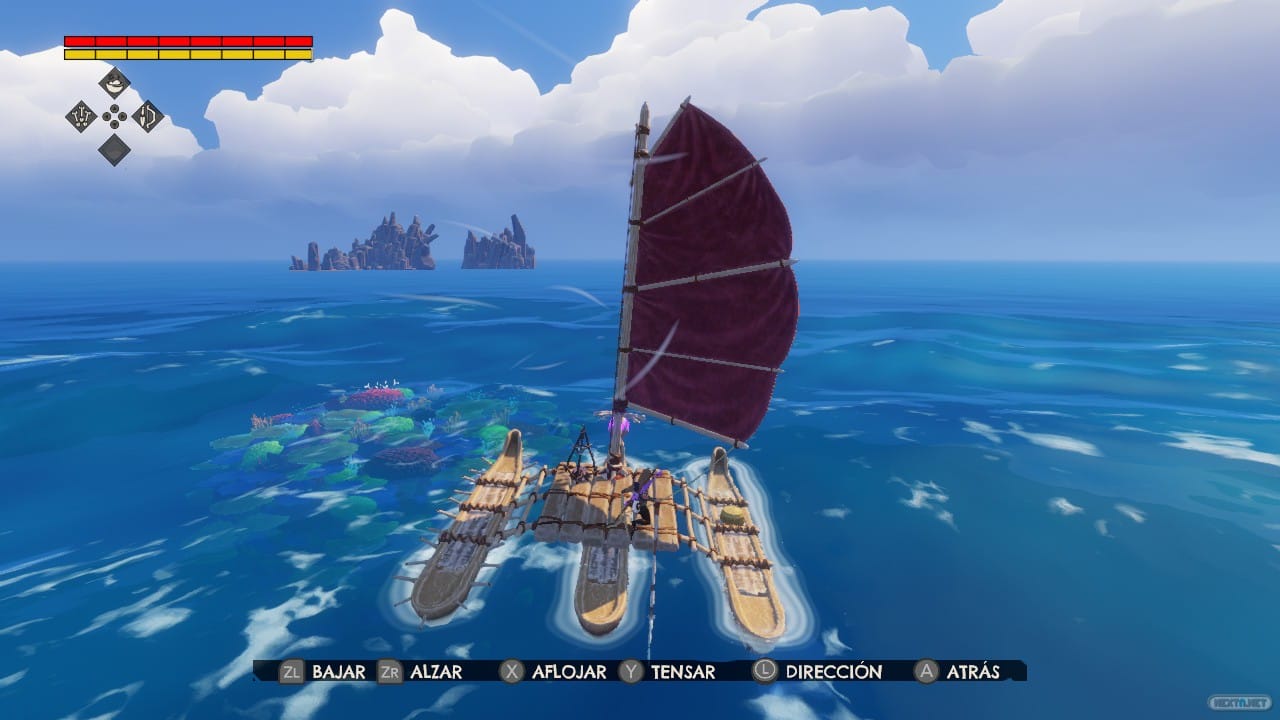The height and width of the screenshot is (720, 1280).
Task: Click the ZL button icon before BAJAR
Action: (292, 672)
